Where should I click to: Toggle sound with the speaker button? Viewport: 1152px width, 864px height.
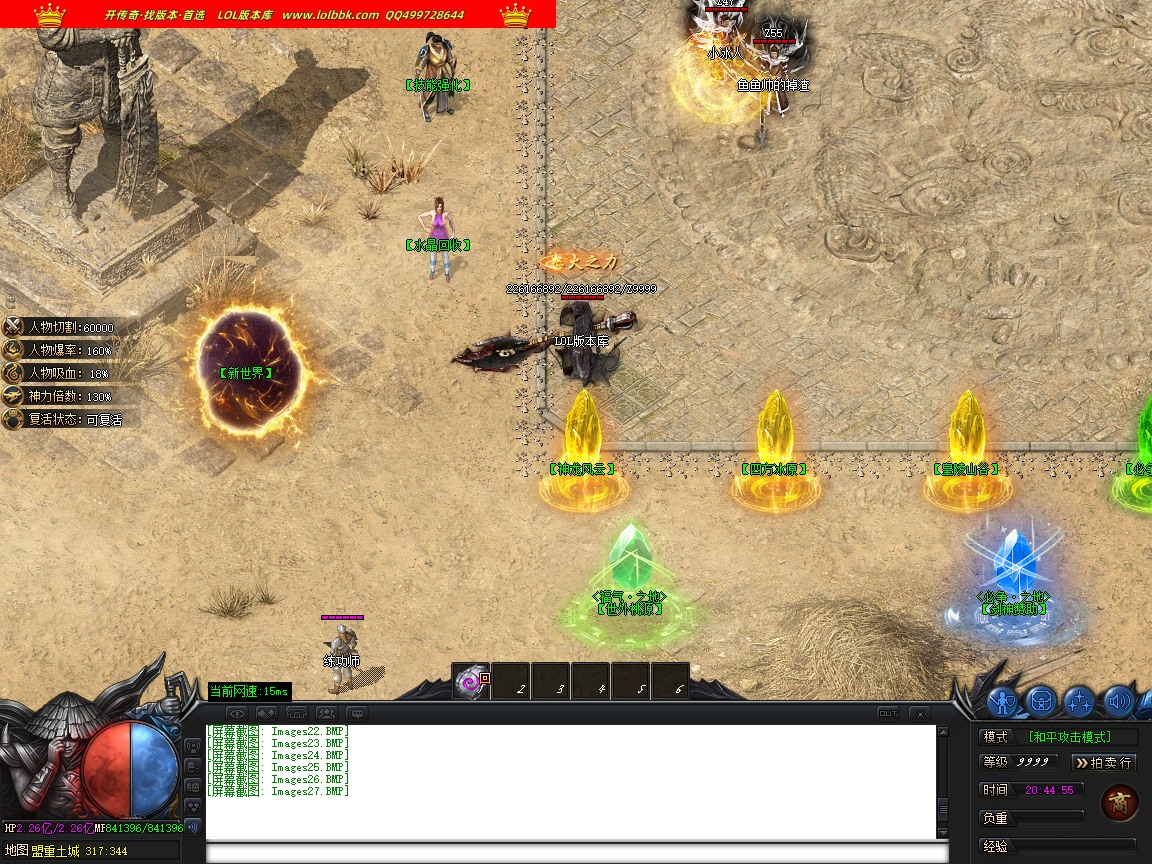coord(1117,701)
